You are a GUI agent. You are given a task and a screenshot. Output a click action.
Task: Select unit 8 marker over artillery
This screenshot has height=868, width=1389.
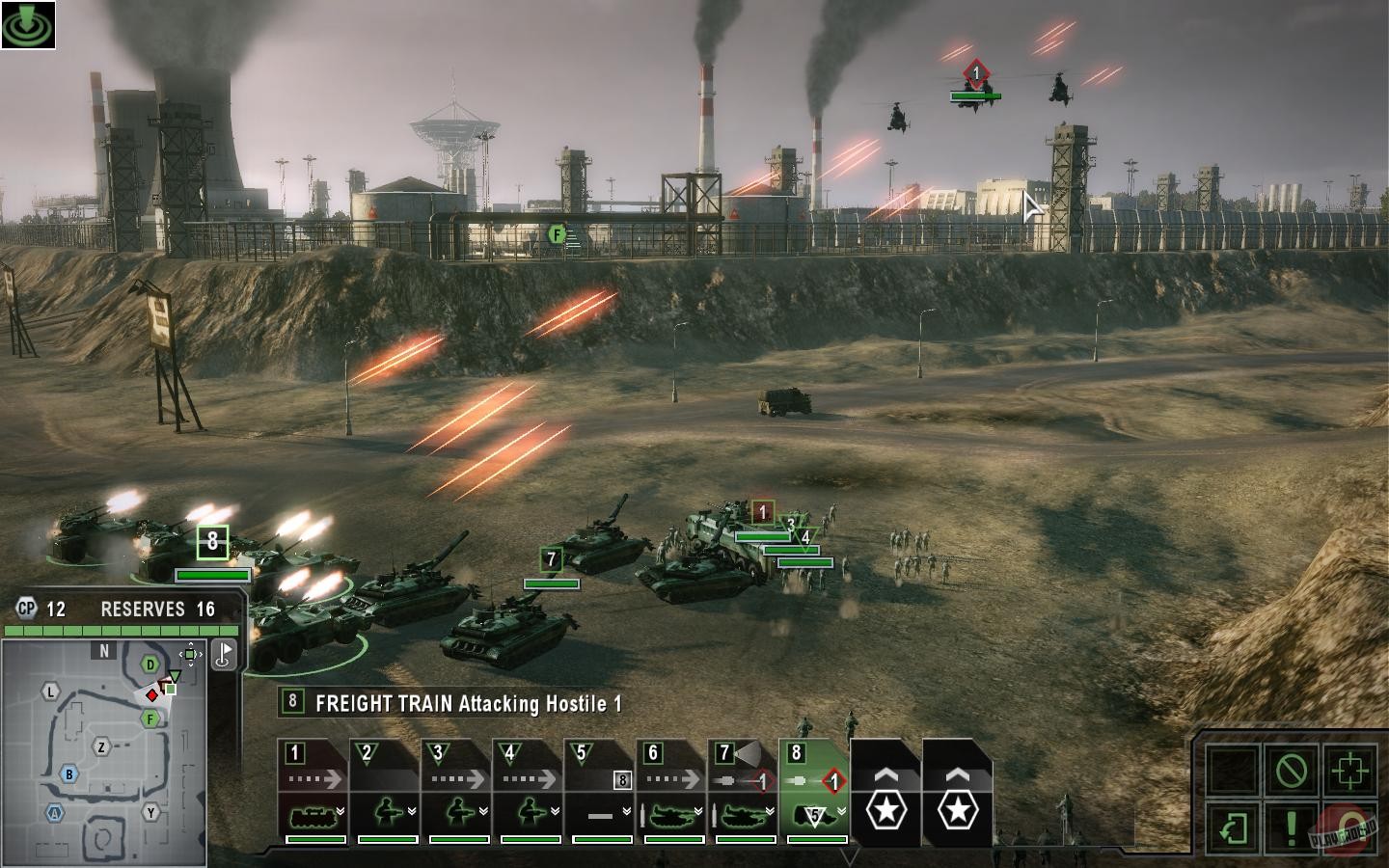point(212,542)
